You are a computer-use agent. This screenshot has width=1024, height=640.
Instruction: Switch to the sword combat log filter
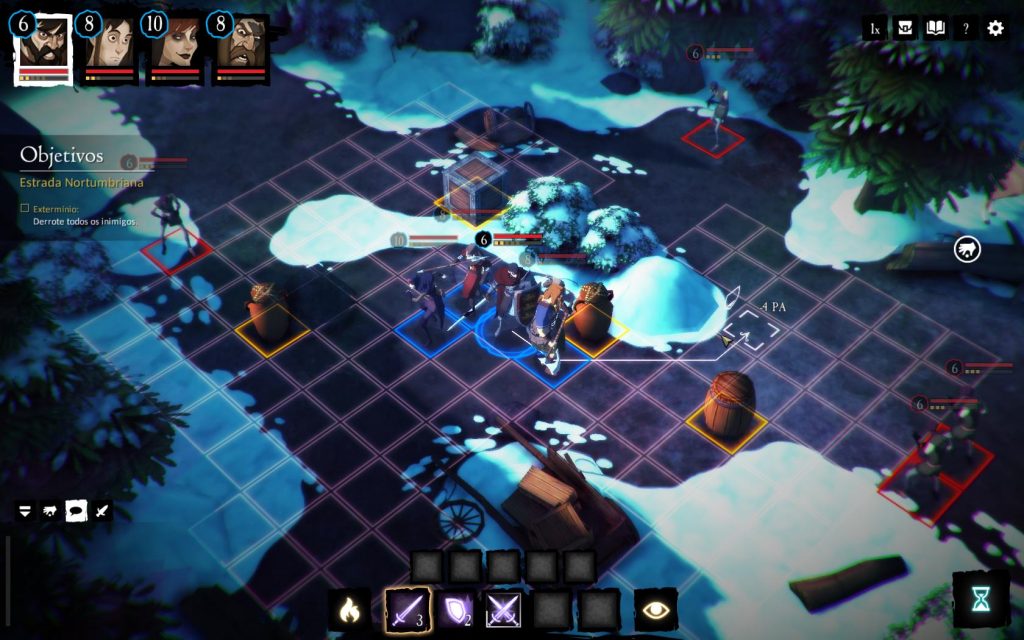[x=102, y=511]
